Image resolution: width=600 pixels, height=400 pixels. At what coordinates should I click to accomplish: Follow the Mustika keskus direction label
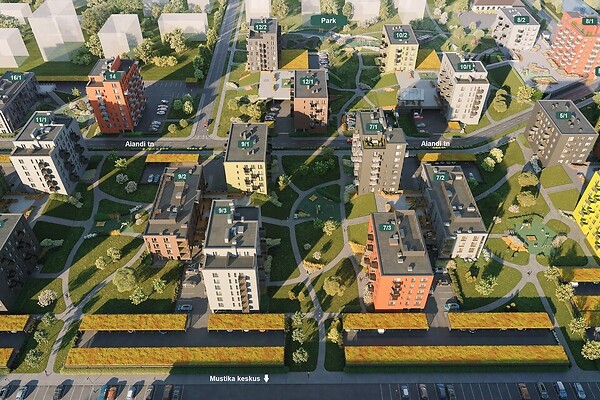tap(239, 379)
